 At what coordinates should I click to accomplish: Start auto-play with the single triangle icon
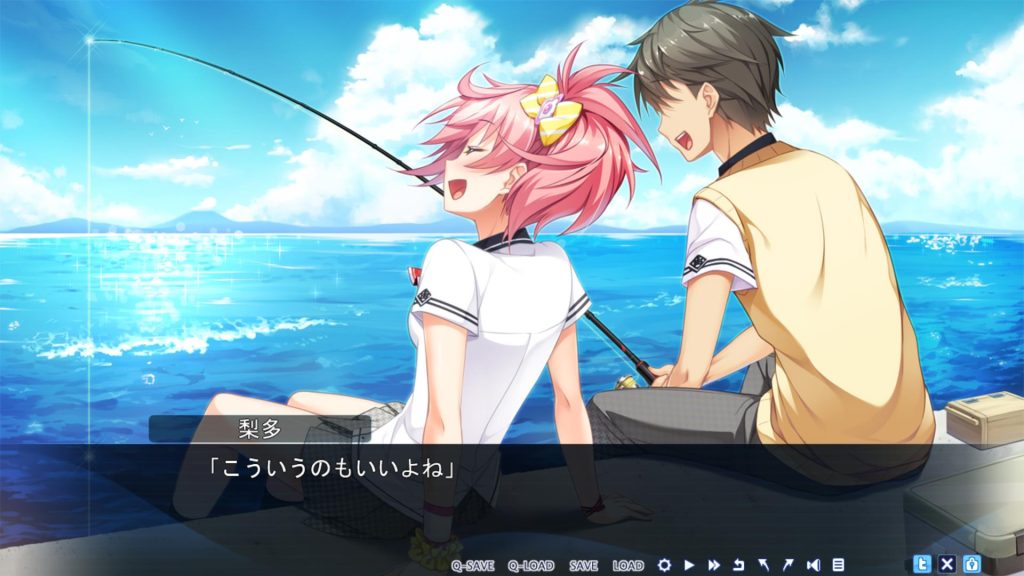(x=689, y=565)
